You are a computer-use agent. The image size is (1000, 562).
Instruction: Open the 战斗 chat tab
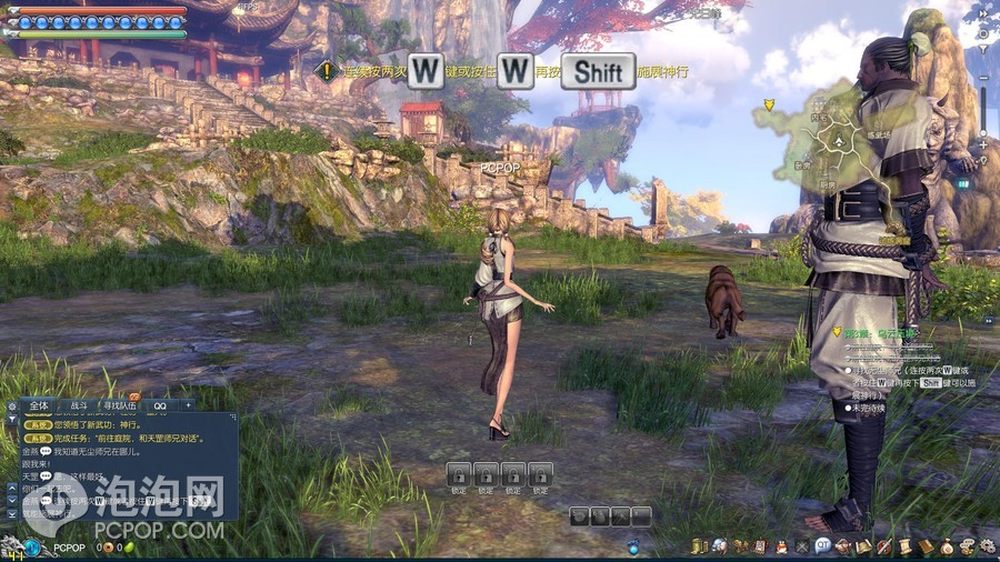tap(78, 406)
